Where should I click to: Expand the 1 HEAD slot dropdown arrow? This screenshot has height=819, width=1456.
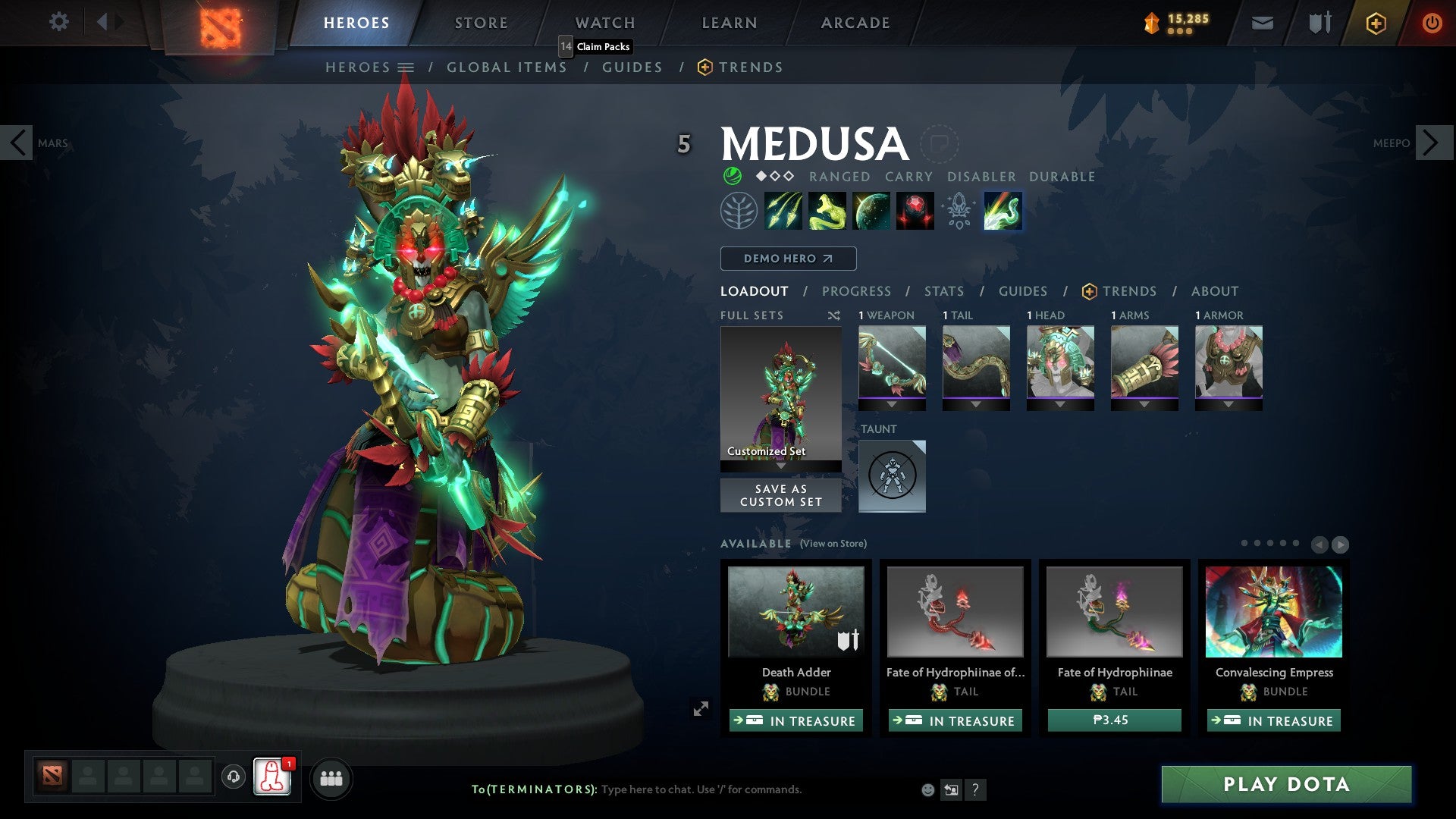click(1060, 404)
